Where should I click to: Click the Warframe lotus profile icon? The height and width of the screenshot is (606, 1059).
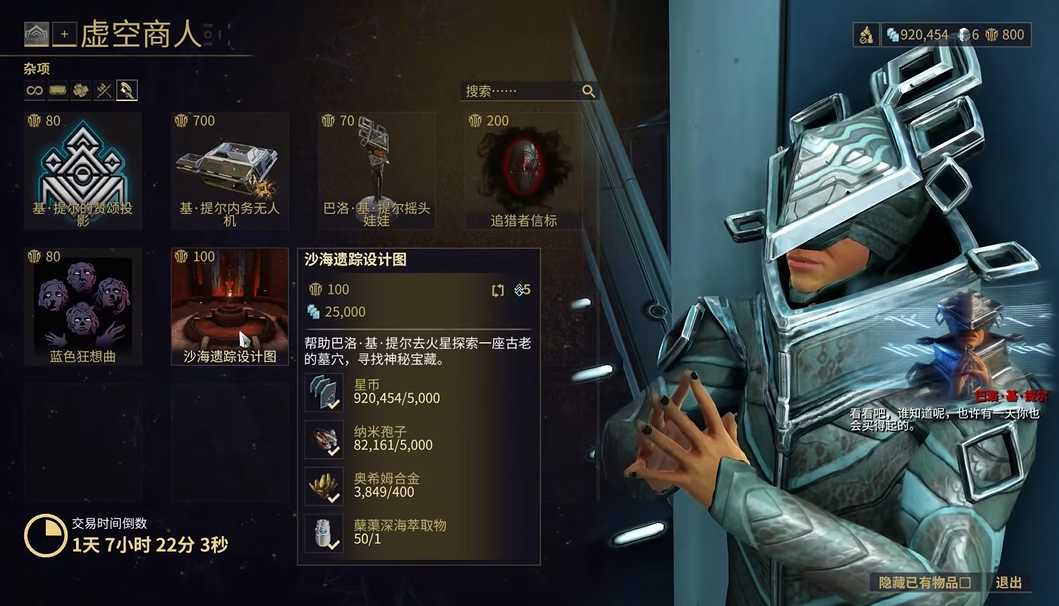tap(37, 35)
